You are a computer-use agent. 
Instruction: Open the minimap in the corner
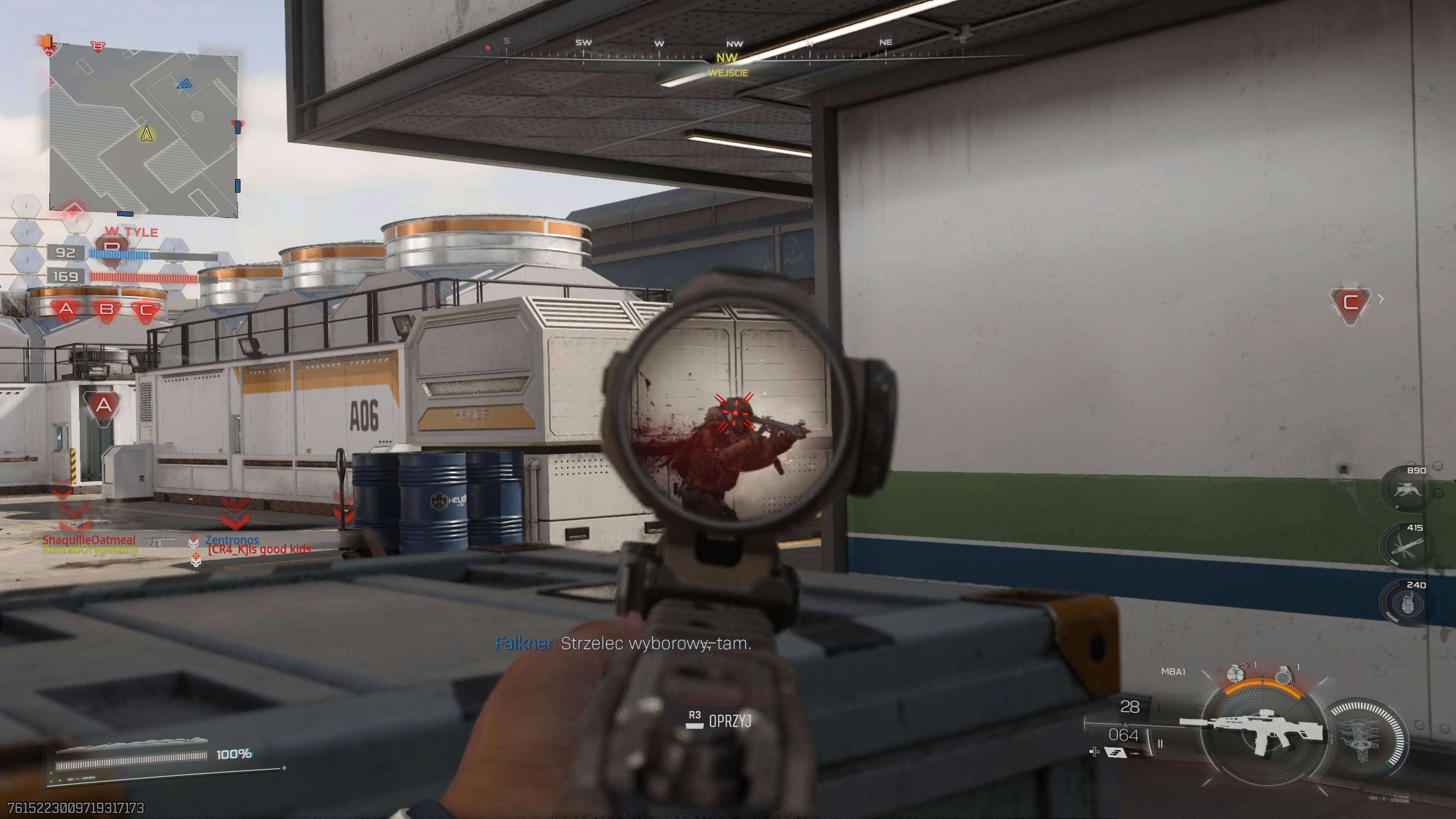pyautogui.click(x=144, y=131)
